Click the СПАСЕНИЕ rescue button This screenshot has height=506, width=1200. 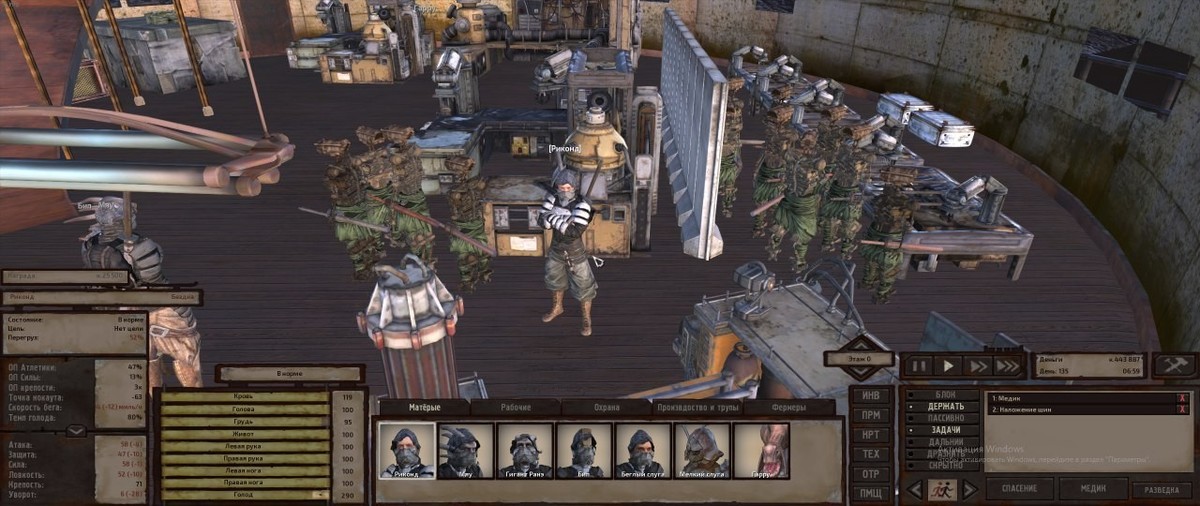tap(1020, 489)
